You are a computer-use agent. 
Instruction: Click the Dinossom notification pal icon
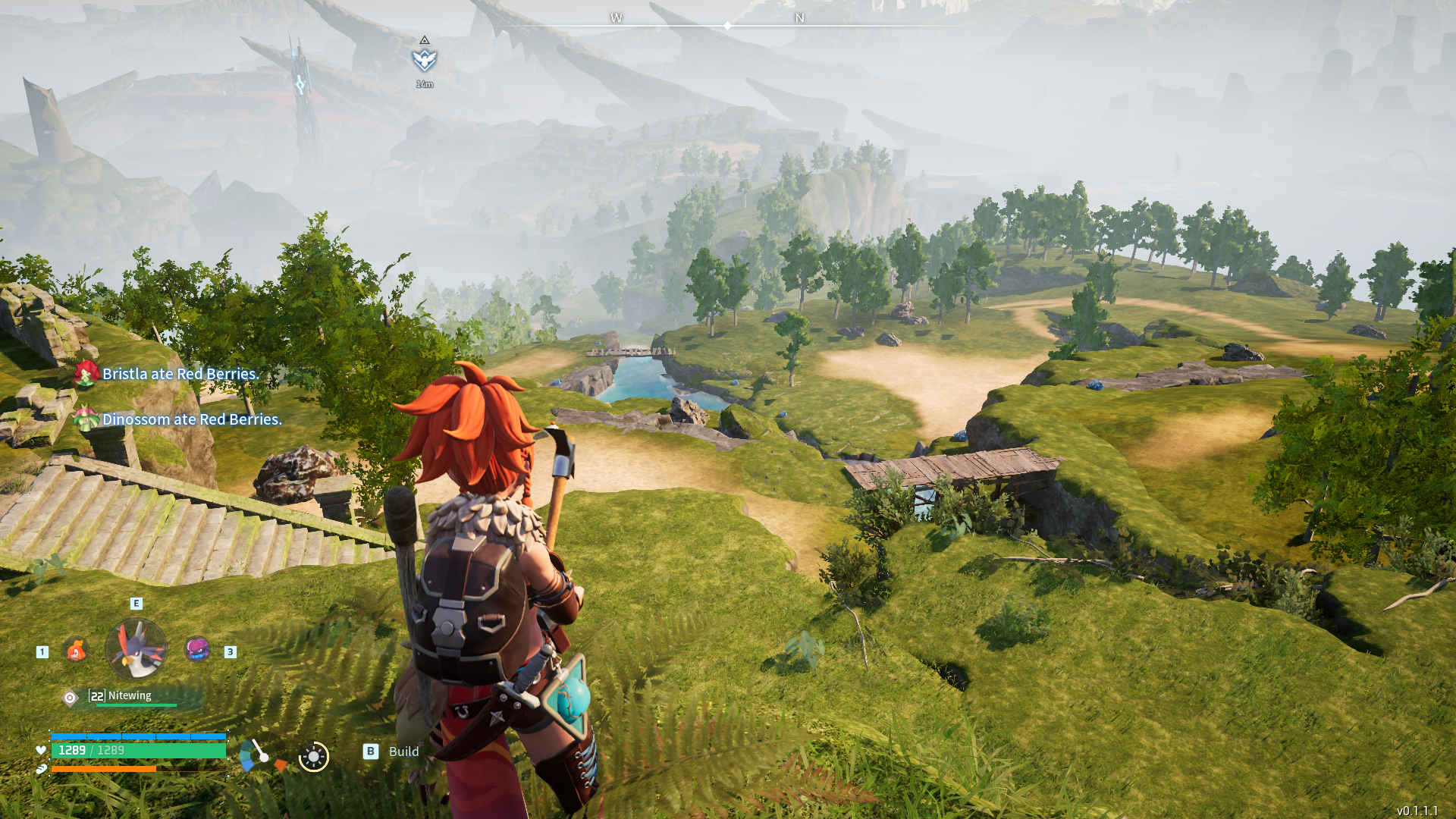tap(86, 419)
